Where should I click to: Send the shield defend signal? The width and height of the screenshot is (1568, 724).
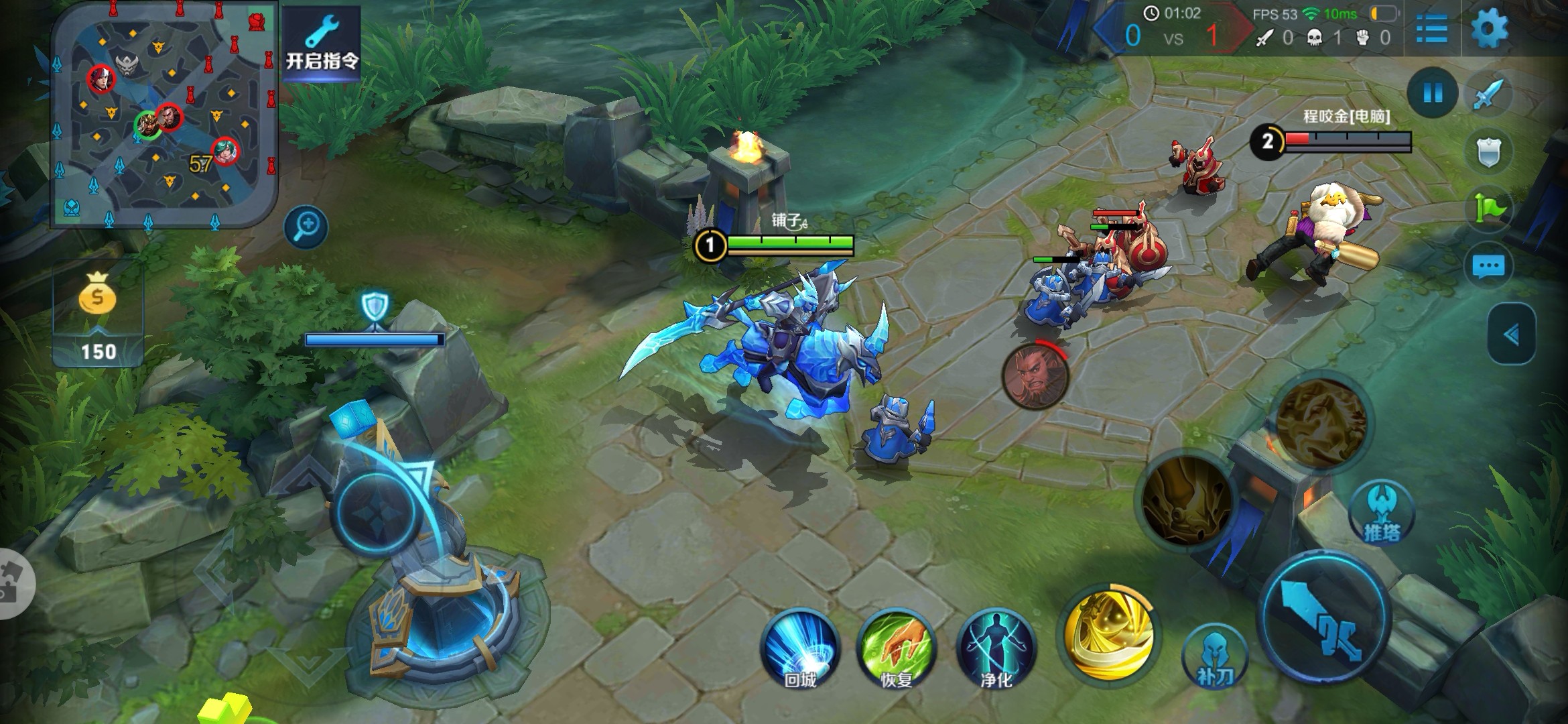click(1488, 153)
